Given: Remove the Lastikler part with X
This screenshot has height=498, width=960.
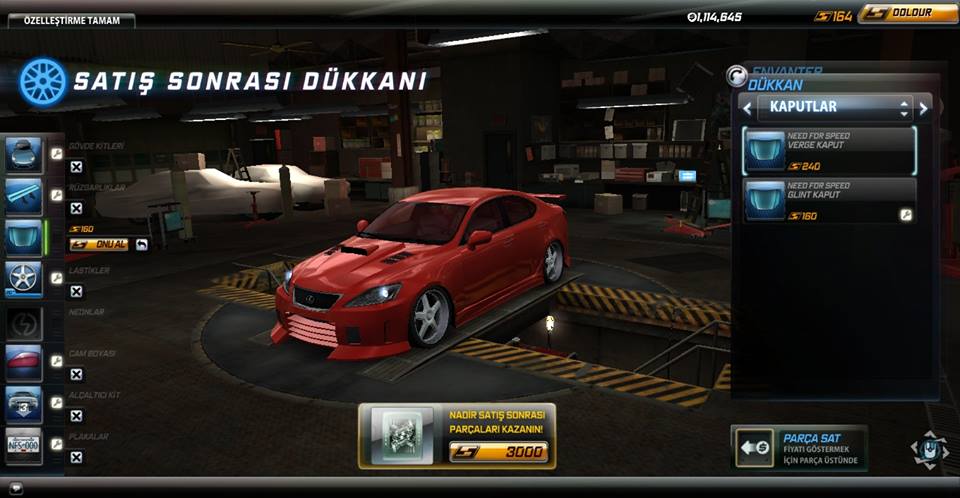Looking at the screenshot, I should click(x=76, y=291).
